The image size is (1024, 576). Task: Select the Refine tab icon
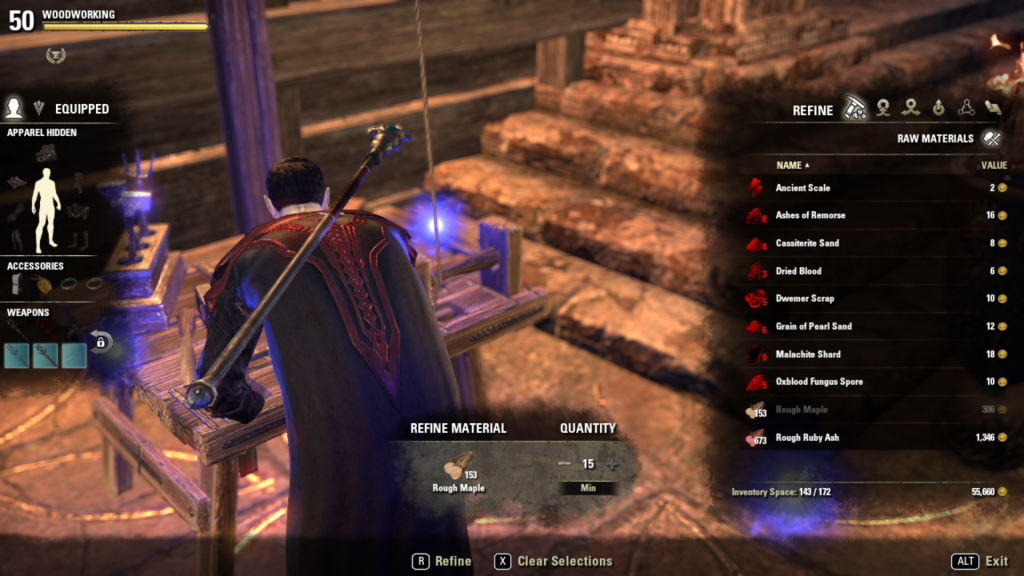tap(854, 108)
